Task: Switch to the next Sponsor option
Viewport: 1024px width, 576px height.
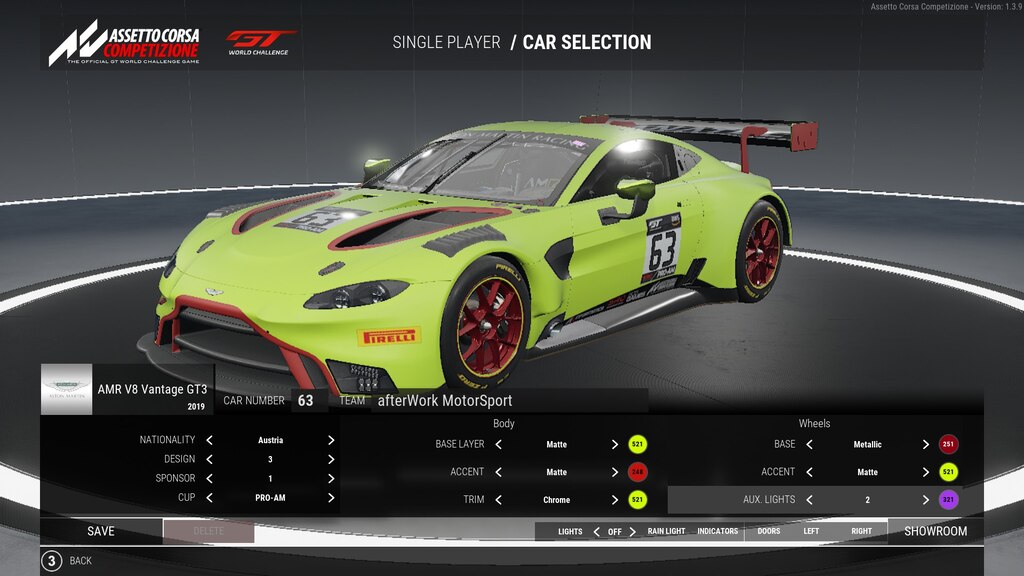Action: pyautogui.click(x=330, y=478)
